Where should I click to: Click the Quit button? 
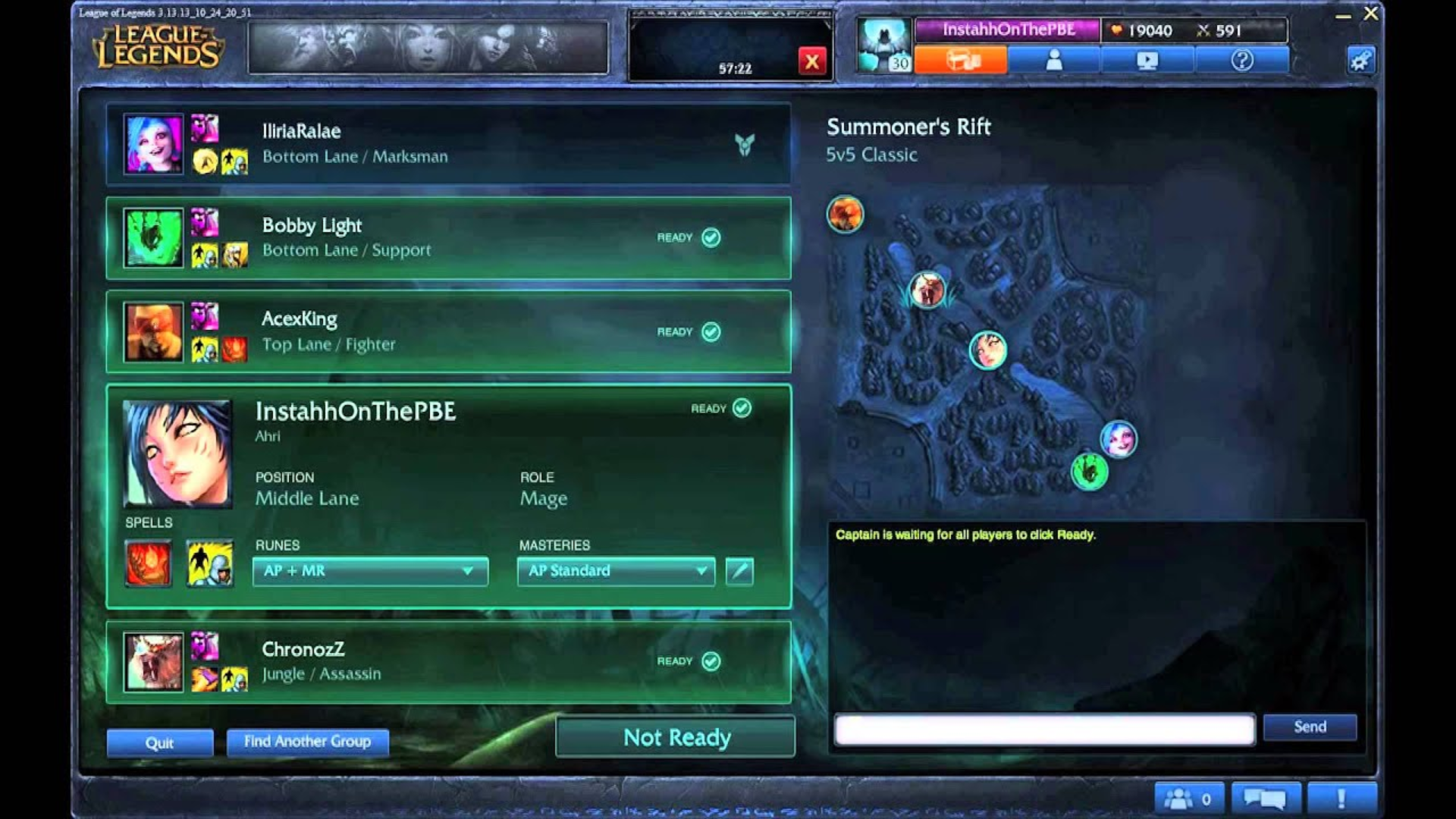160,743
